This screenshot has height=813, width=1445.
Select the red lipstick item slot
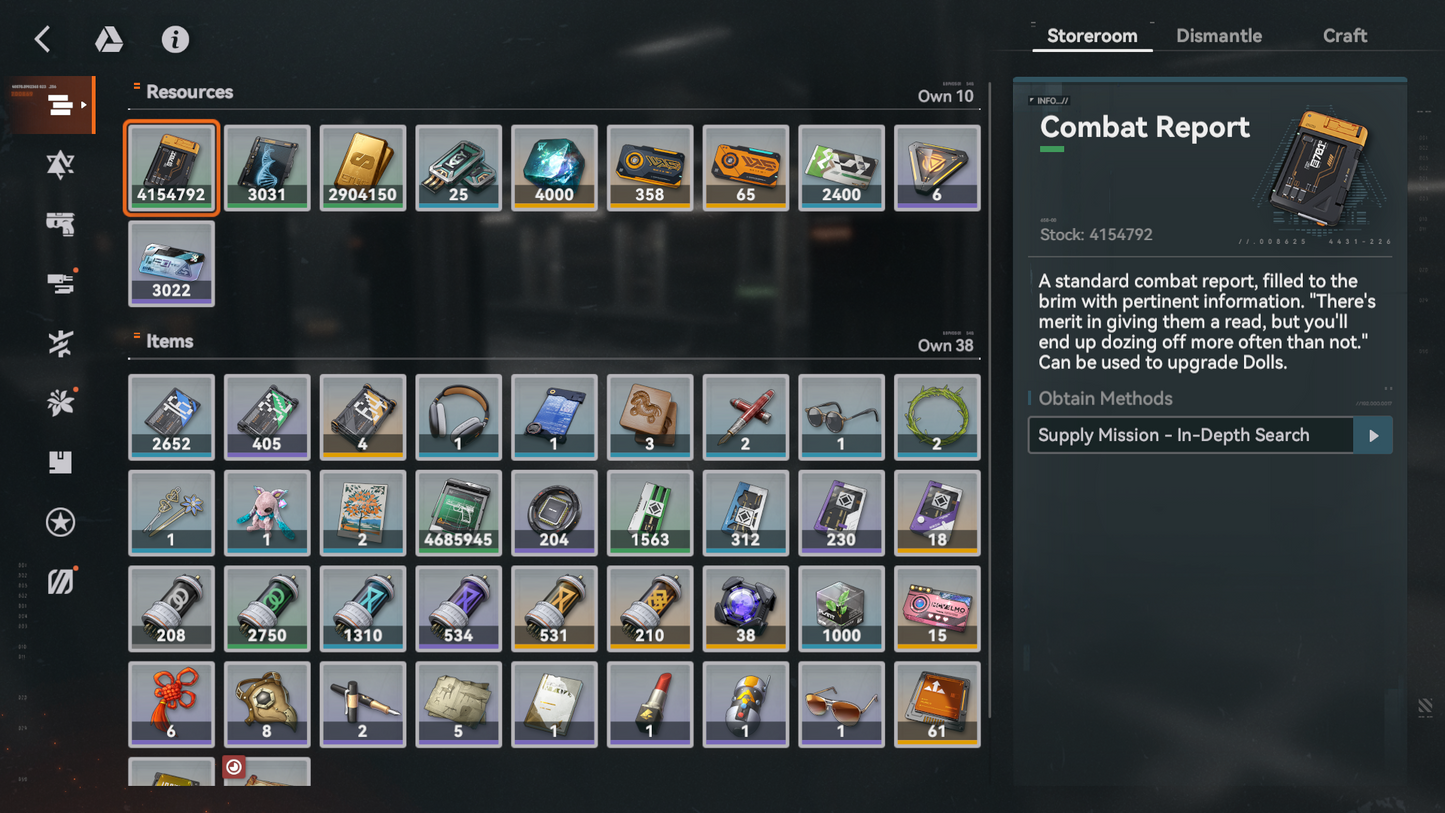650,703
